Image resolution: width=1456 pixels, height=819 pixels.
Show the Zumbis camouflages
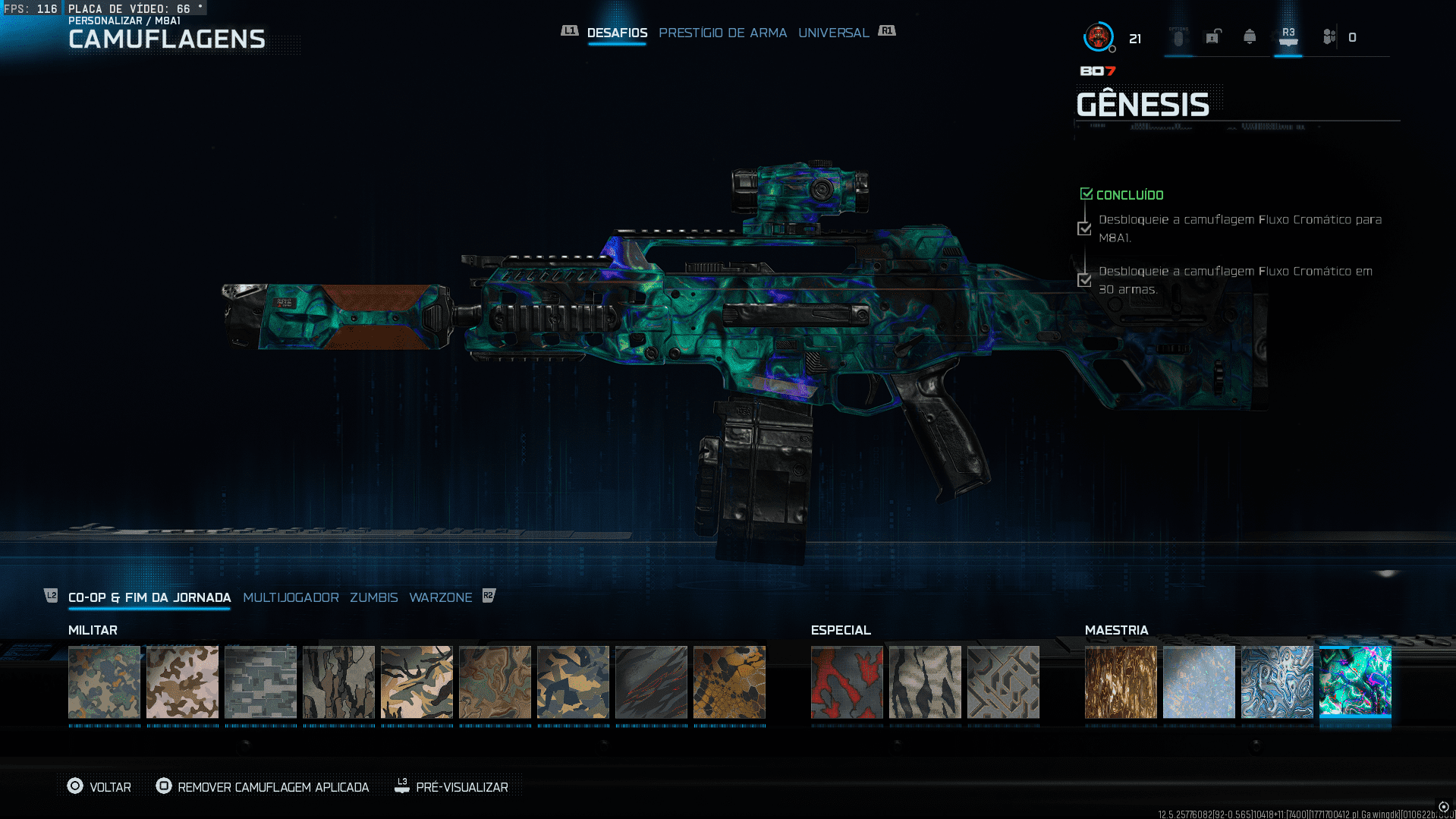(x=373, y=597)
